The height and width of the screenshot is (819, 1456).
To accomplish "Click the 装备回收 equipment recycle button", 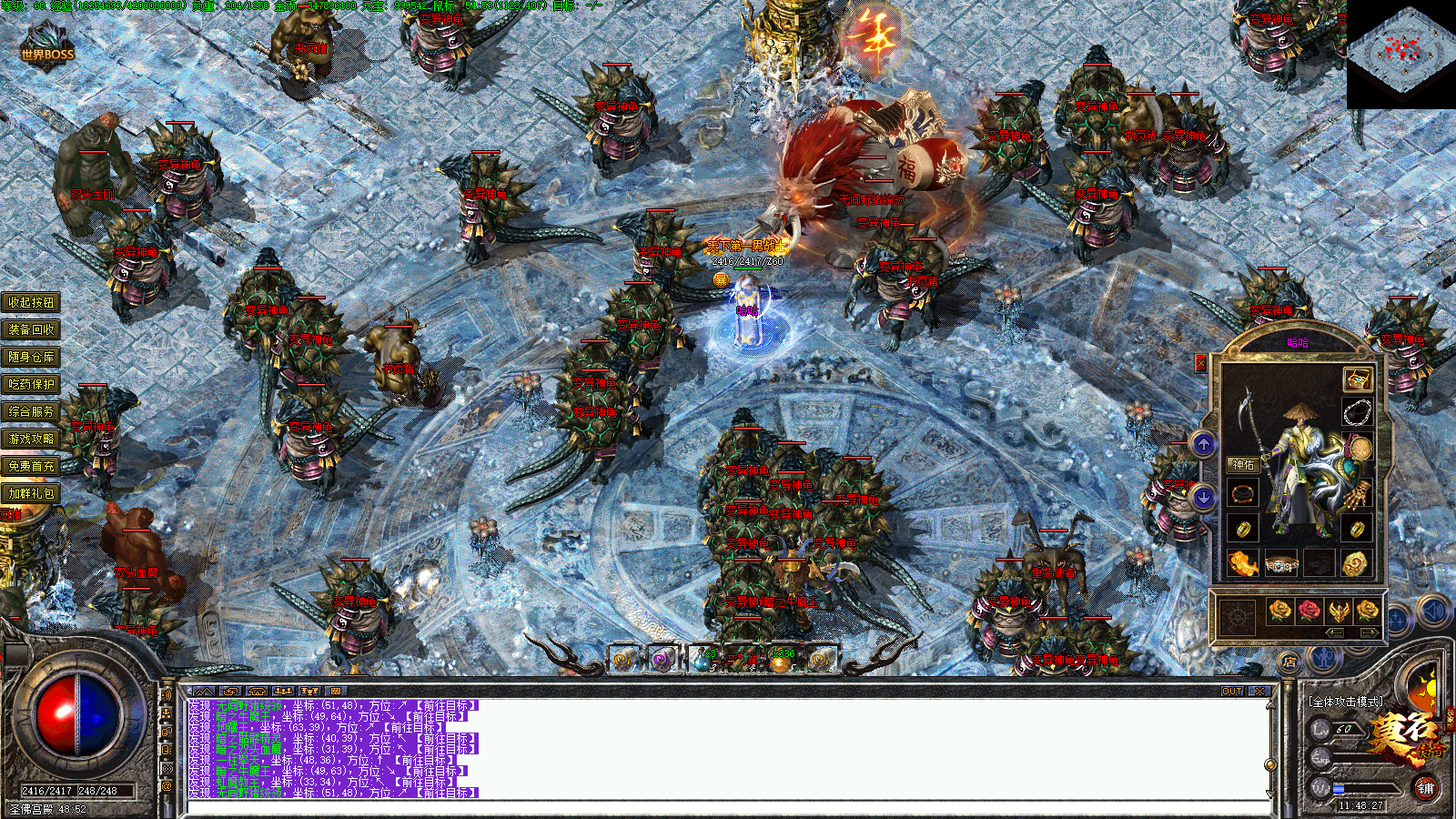I will 31,329.
